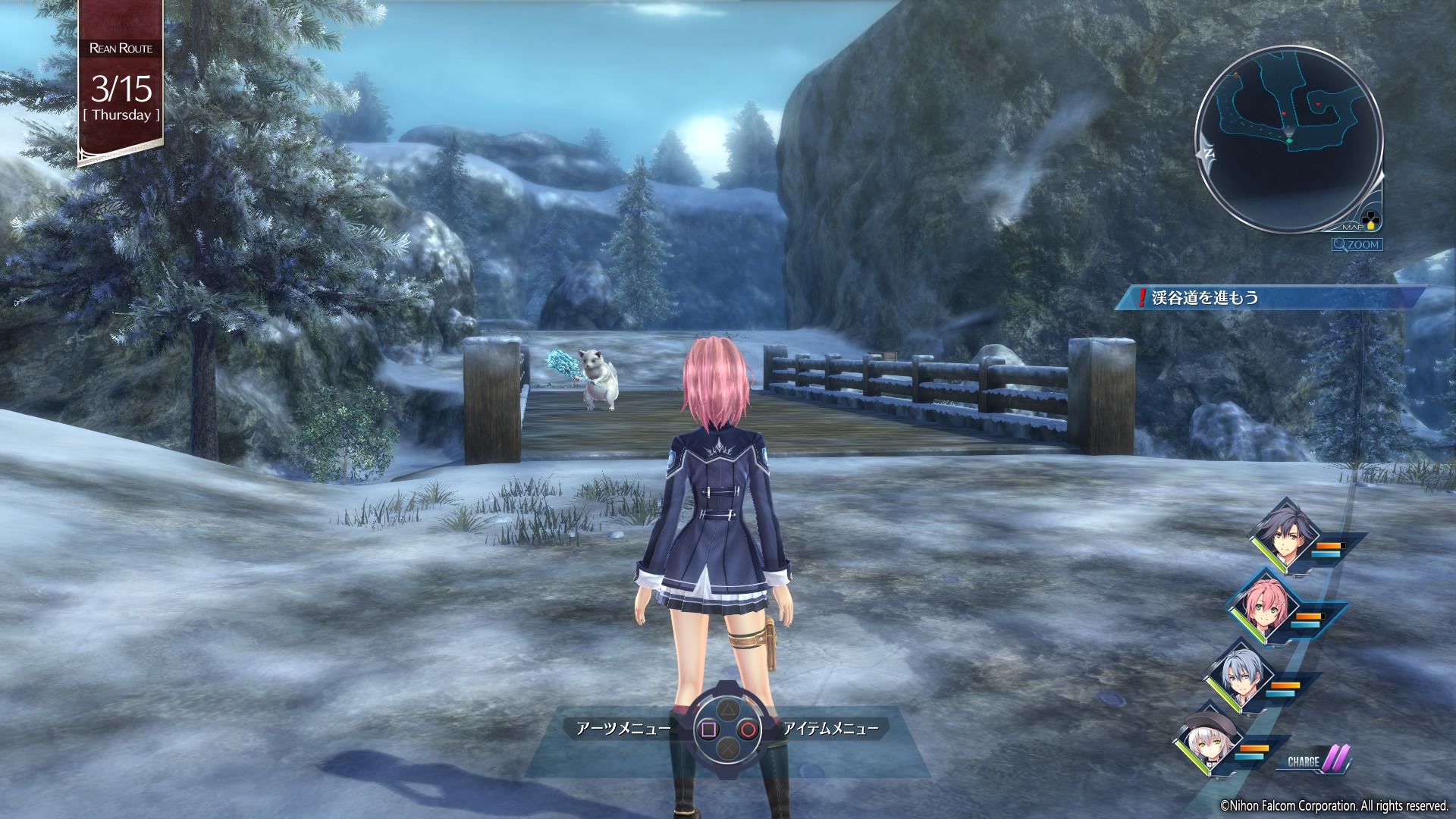Open the circular minimap

pyautogui.click(x=1288, y=138)
